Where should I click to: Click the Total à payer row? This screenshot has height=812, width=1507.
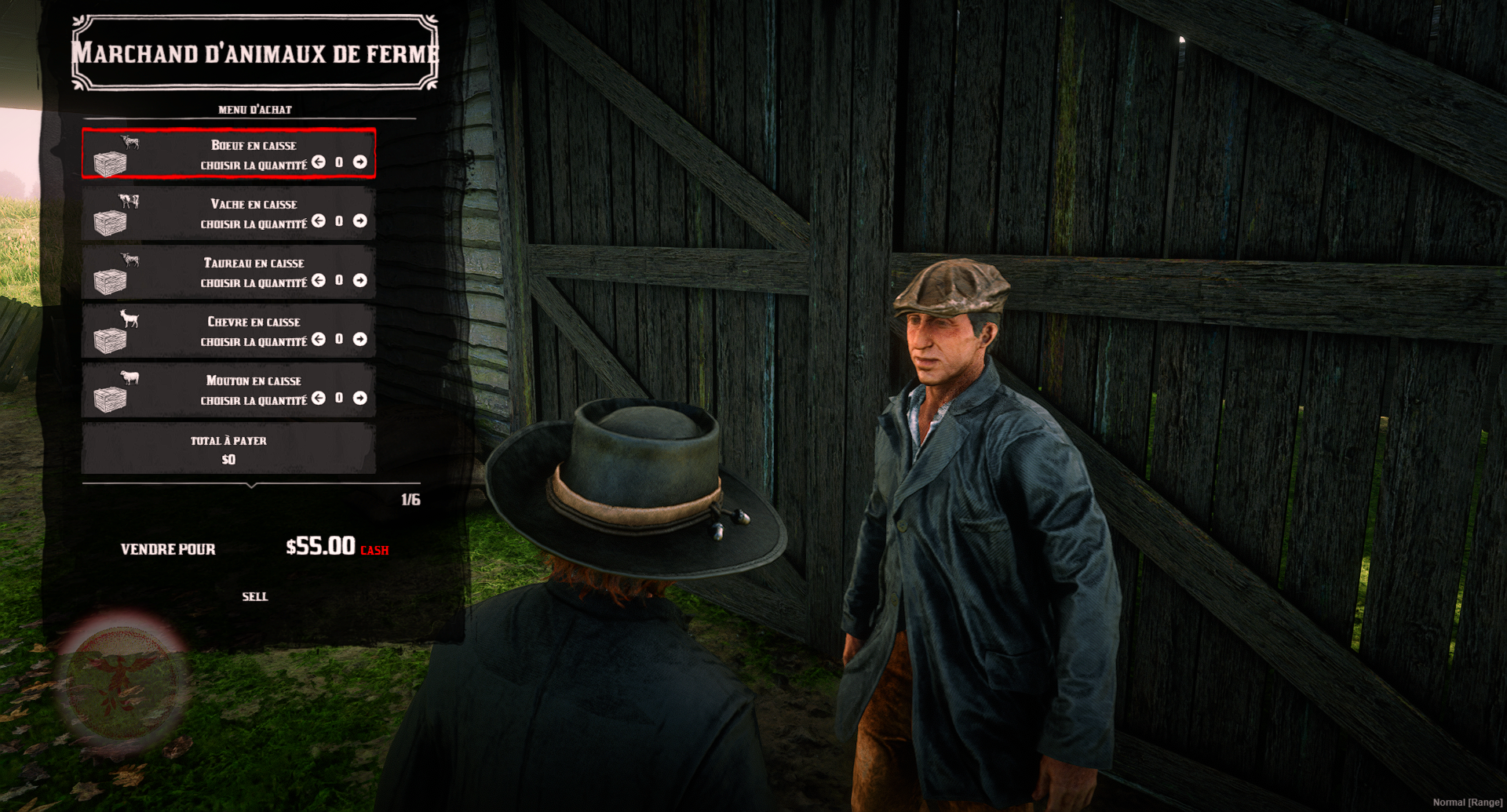[x=228, y=449]
